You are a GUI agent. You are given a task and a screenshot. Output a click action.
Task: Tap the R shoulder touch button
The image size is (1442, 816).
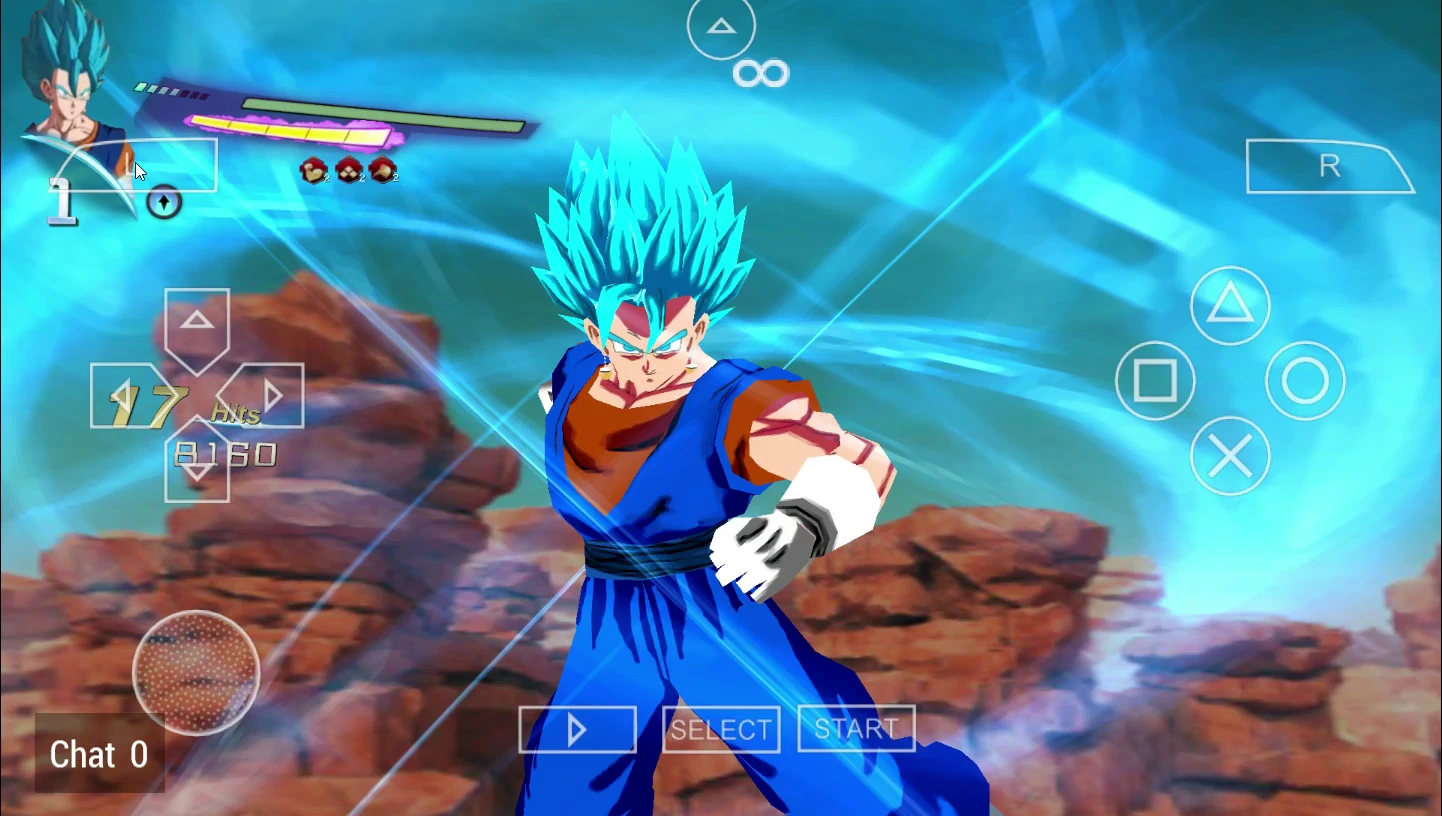pyautogui.click(x=1328, y=167)
